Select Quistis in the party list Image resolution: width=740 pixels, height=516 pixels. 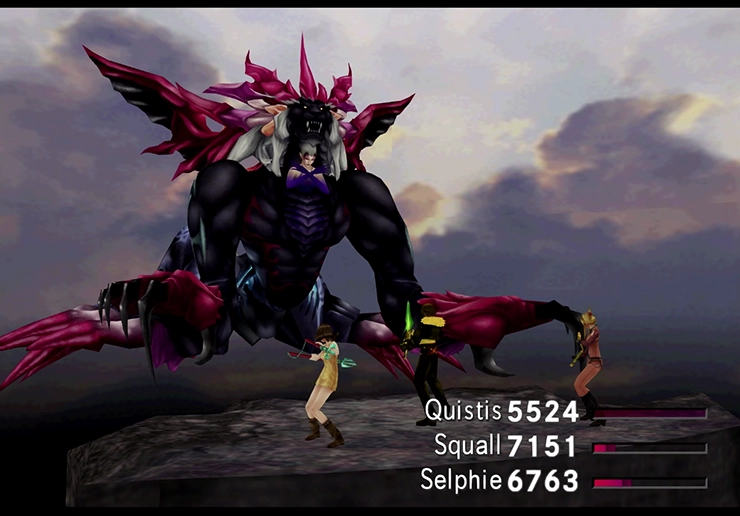(463, 410)
